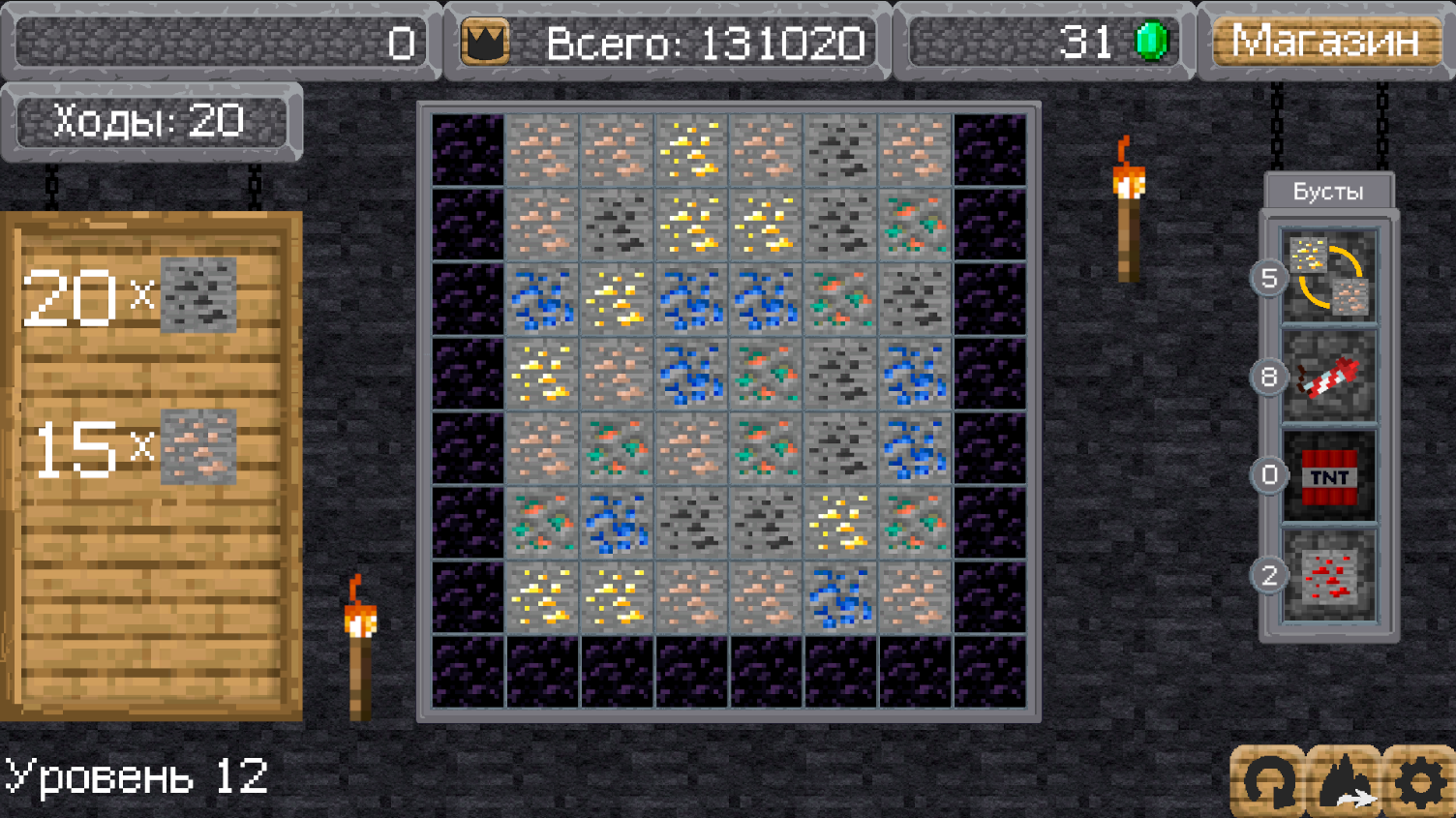Open the Магазин shop

tap(1325, 42)
